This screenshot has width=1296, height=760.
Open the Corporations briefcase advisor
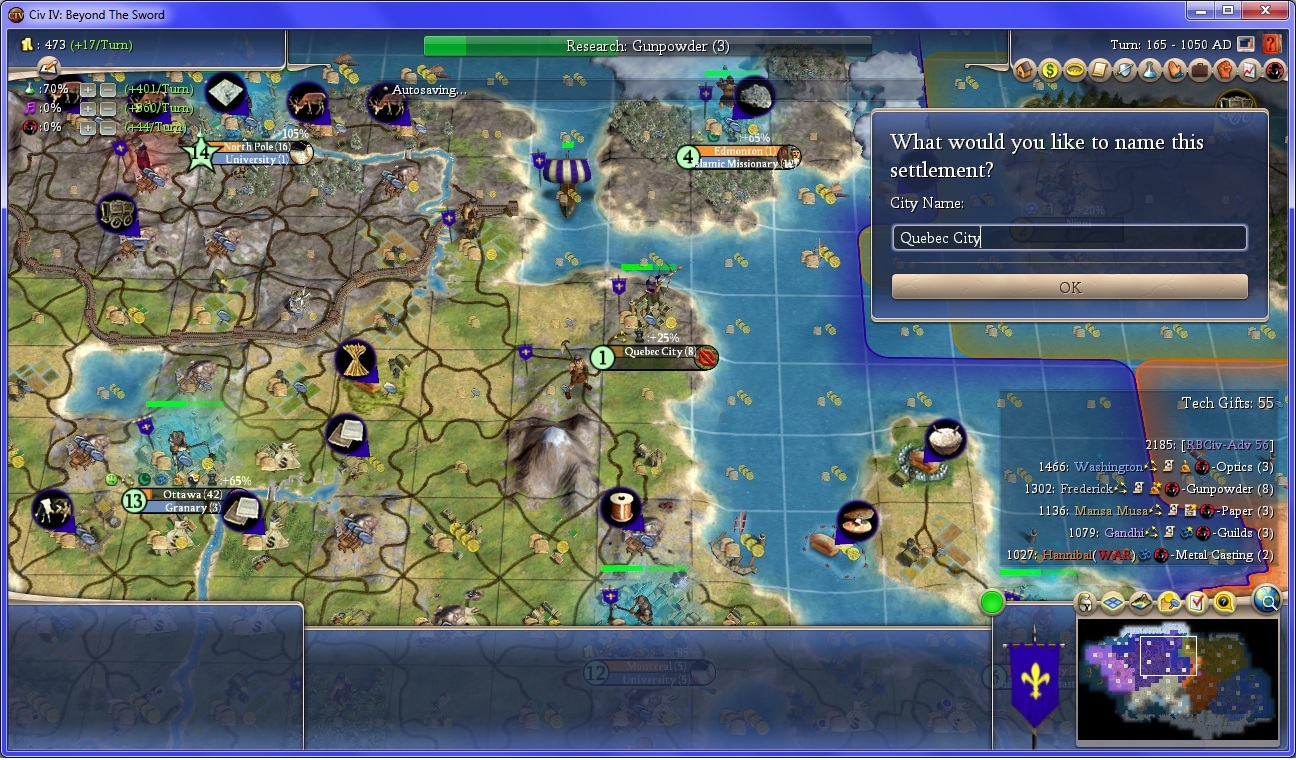tap(1198, 71)
